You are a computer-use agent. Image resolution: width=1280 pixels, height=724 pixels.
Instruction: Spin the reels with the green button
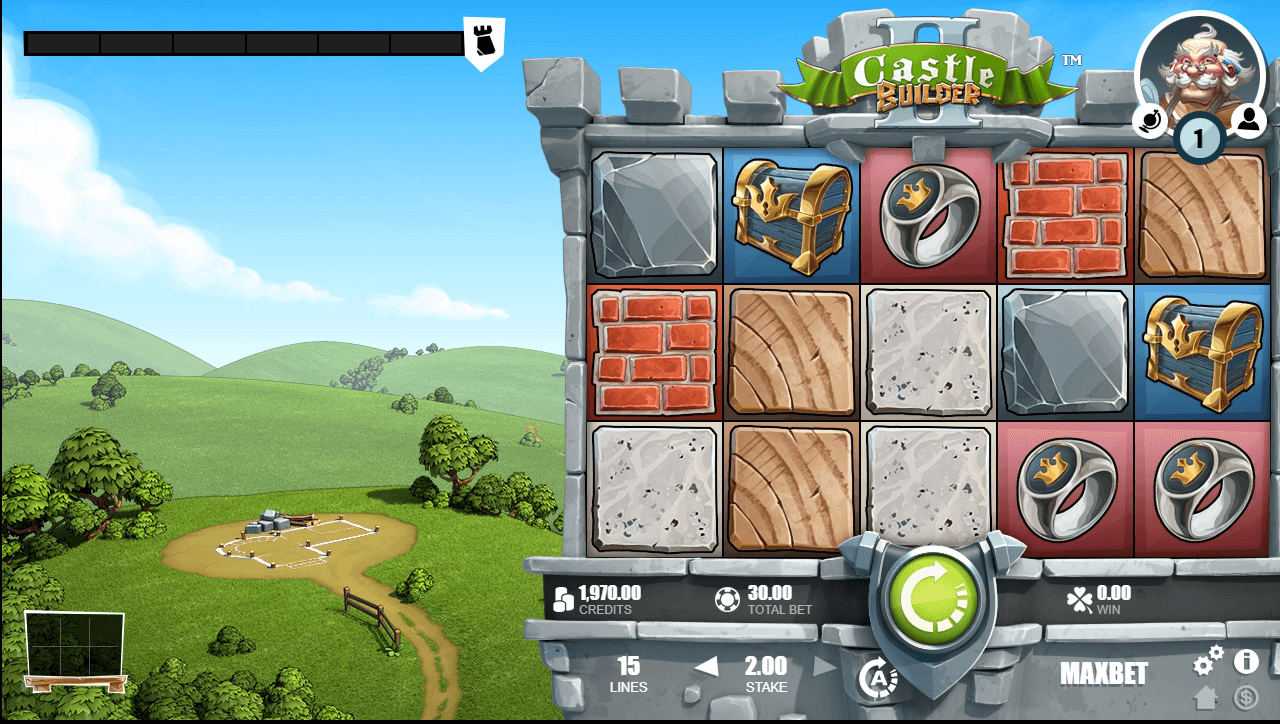(x=931, y=600)
